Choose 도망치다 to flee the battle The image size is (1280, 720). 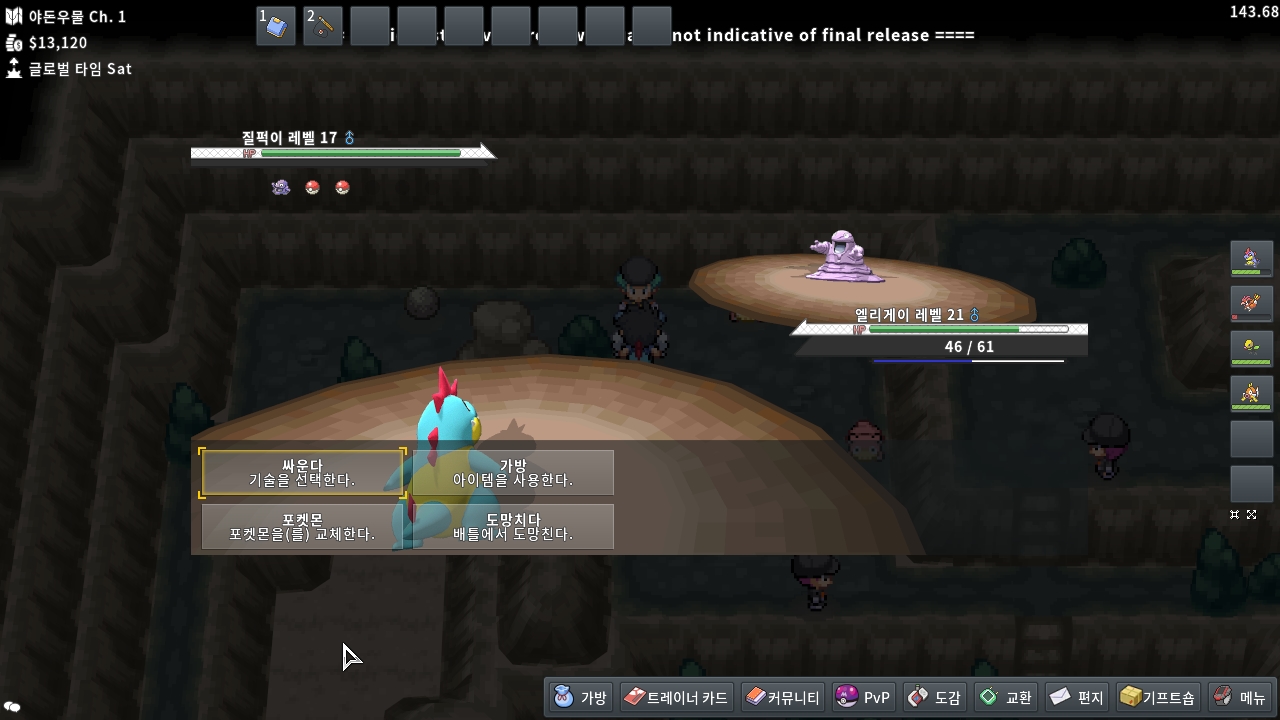pyautogui.click(x=513, y=527)
